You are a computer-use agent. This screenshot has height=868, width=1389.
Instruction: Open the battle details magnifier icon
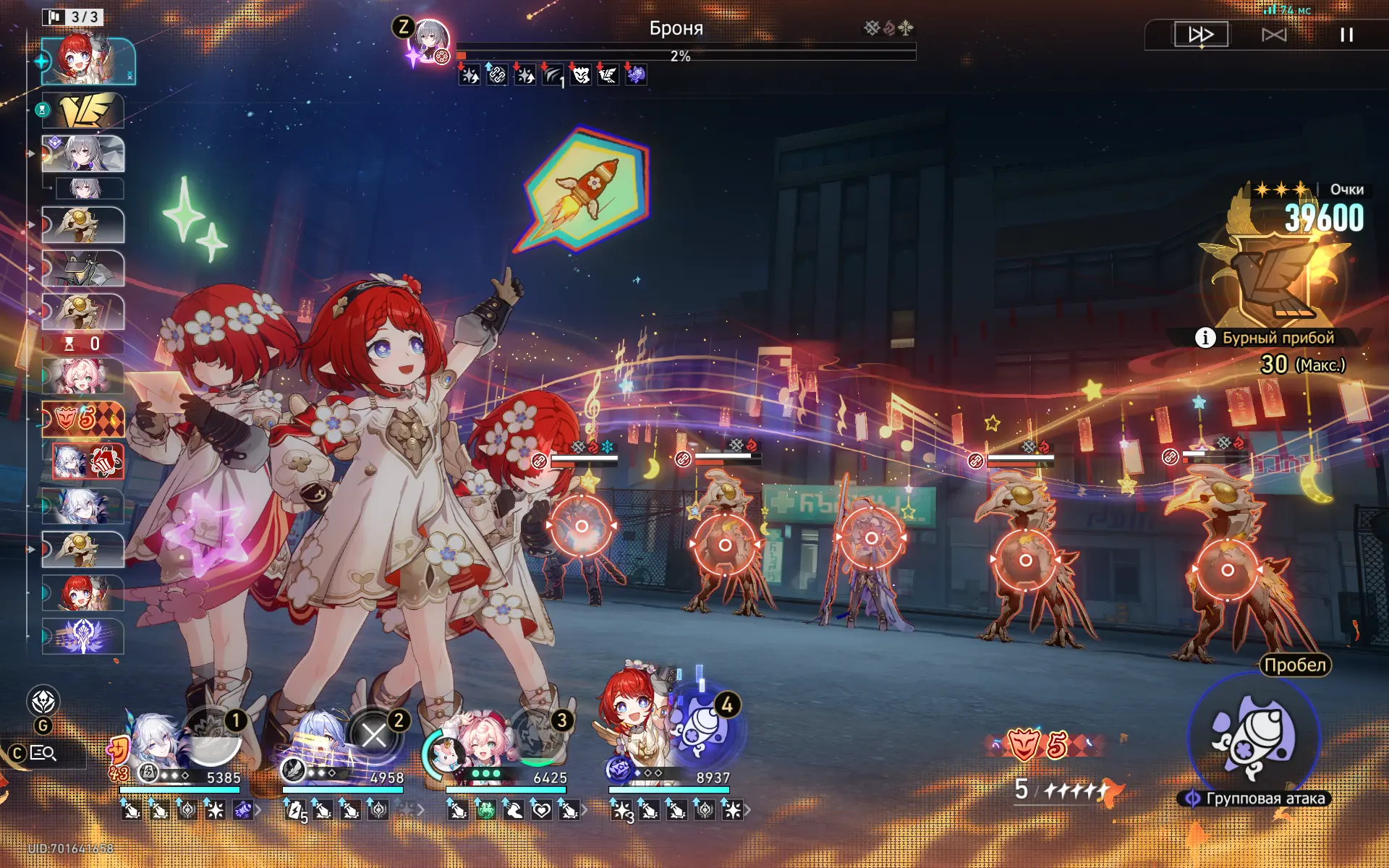pyautogui.click(x=43, y=753)
